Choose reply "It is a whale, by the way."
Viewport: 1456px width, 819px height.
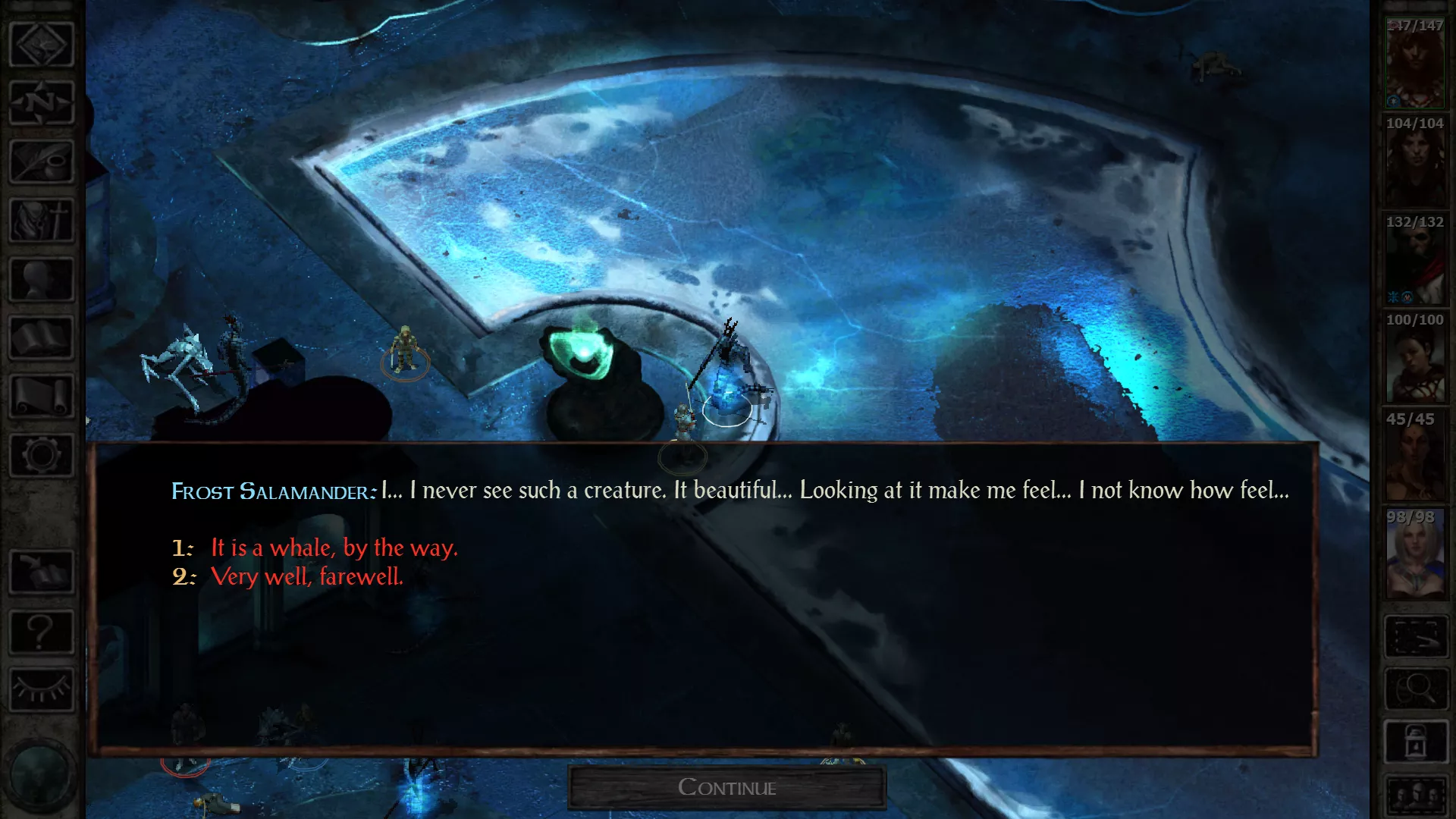pyautogui.click(x=334, y=548)
